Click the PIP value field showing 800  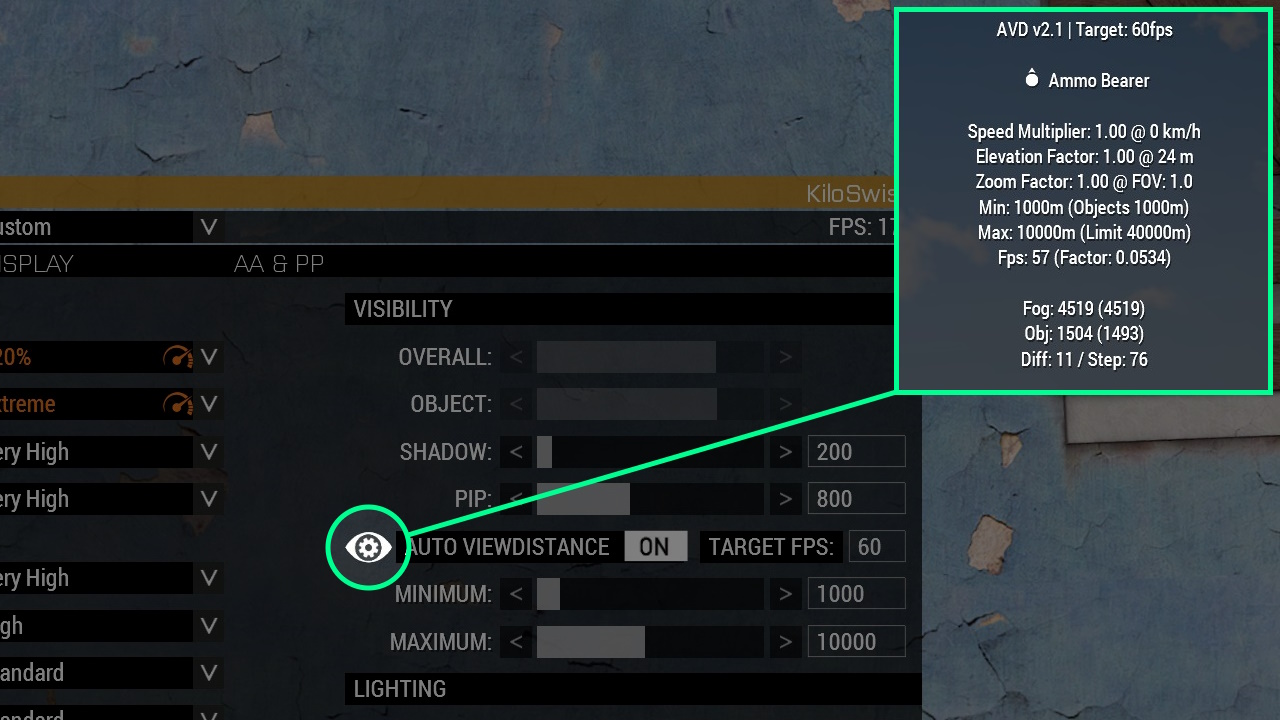856,498
